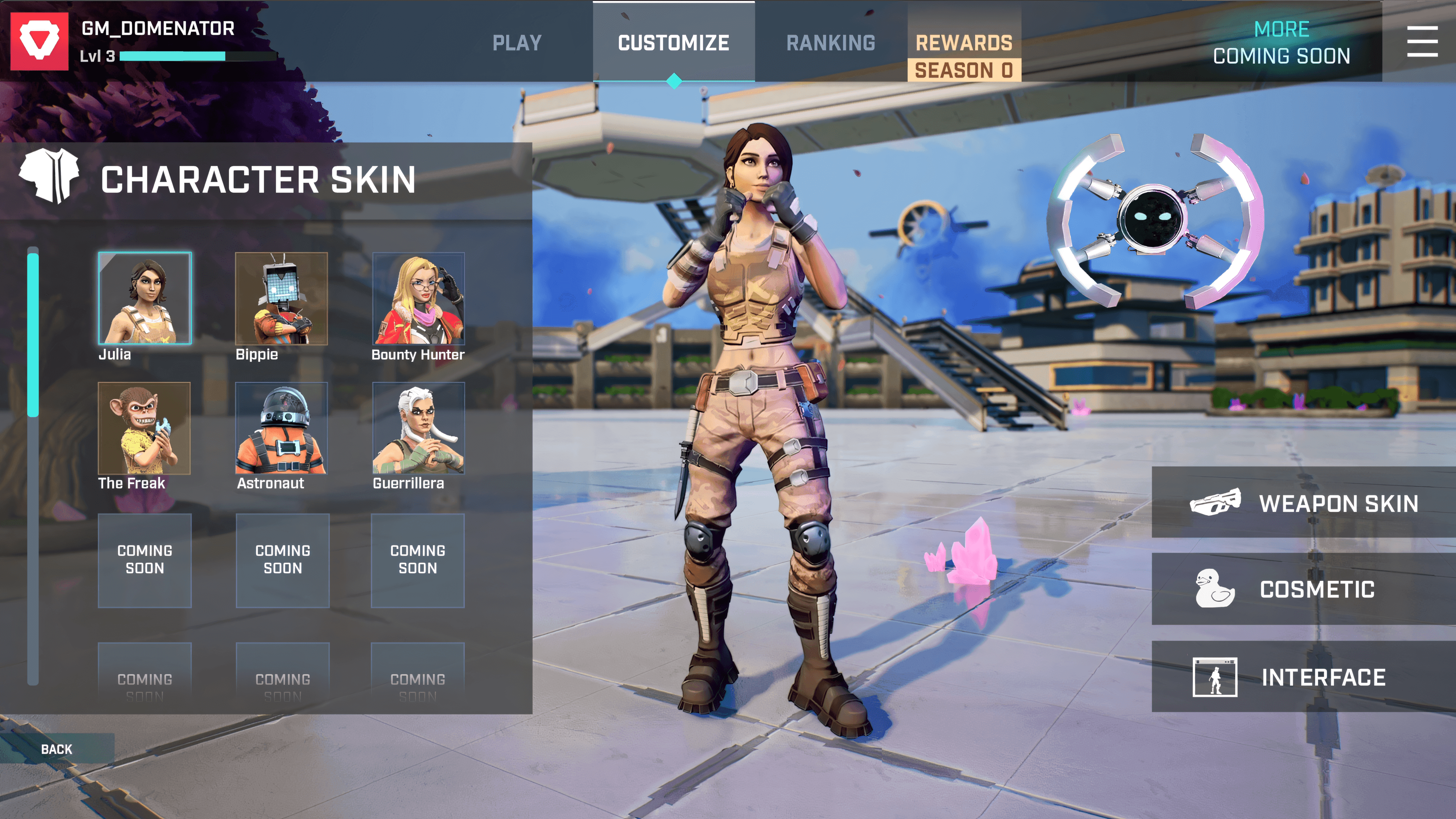The height and width of the screenshot is (819, 1456).
Task: Select the Guerrillera skin
Action: pos(418,428)
